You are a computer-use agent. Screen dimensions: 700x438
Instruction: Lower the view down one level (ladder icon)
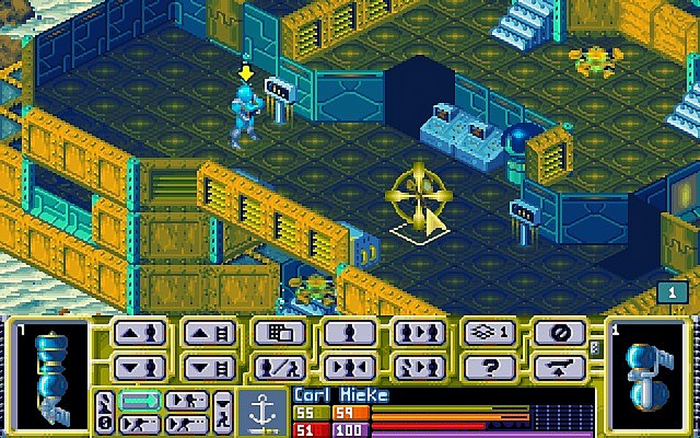point(209,367)
